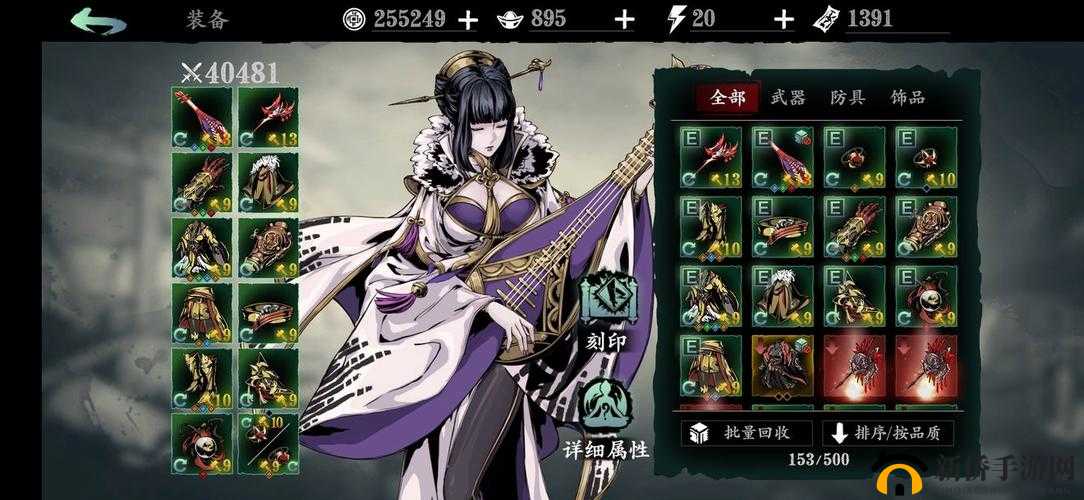Switch to the 全部 (All) tab
1084x500 pixels.
click(727, 97)
